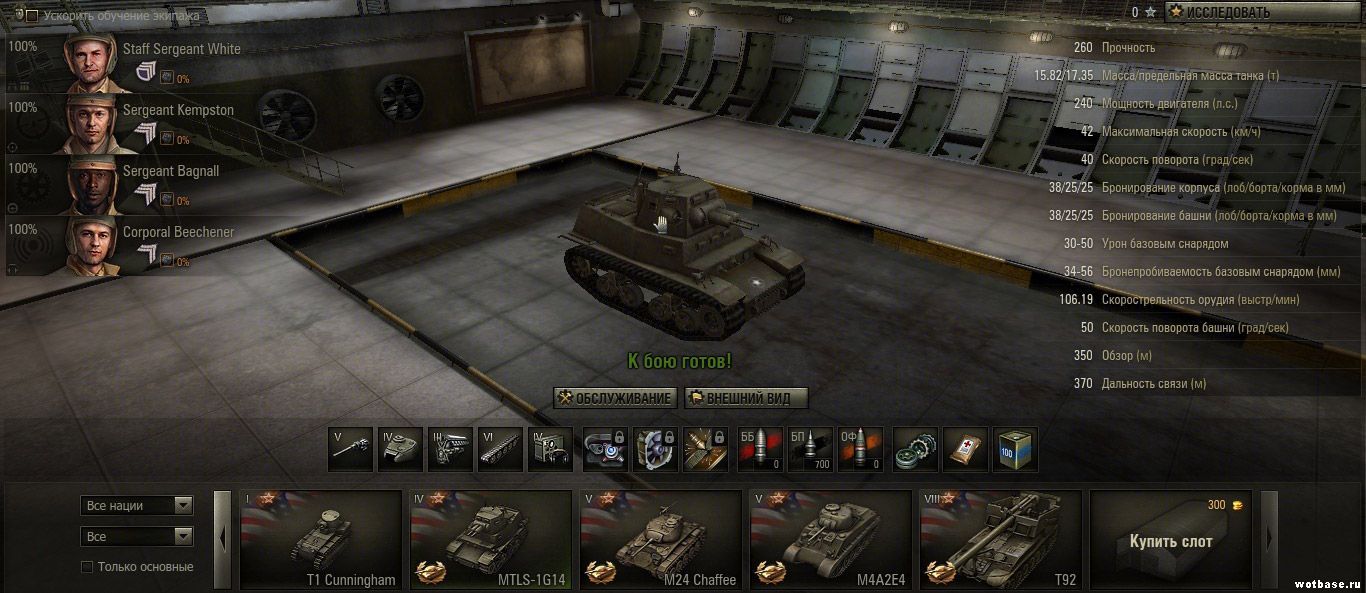Pick the T92 artillery tile

point(1001,540)
